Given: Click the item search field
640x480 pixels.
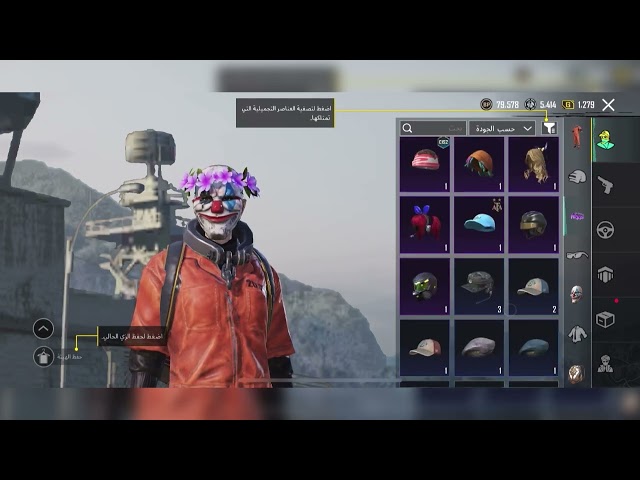Looking at the screenshot, I should 433,128.
